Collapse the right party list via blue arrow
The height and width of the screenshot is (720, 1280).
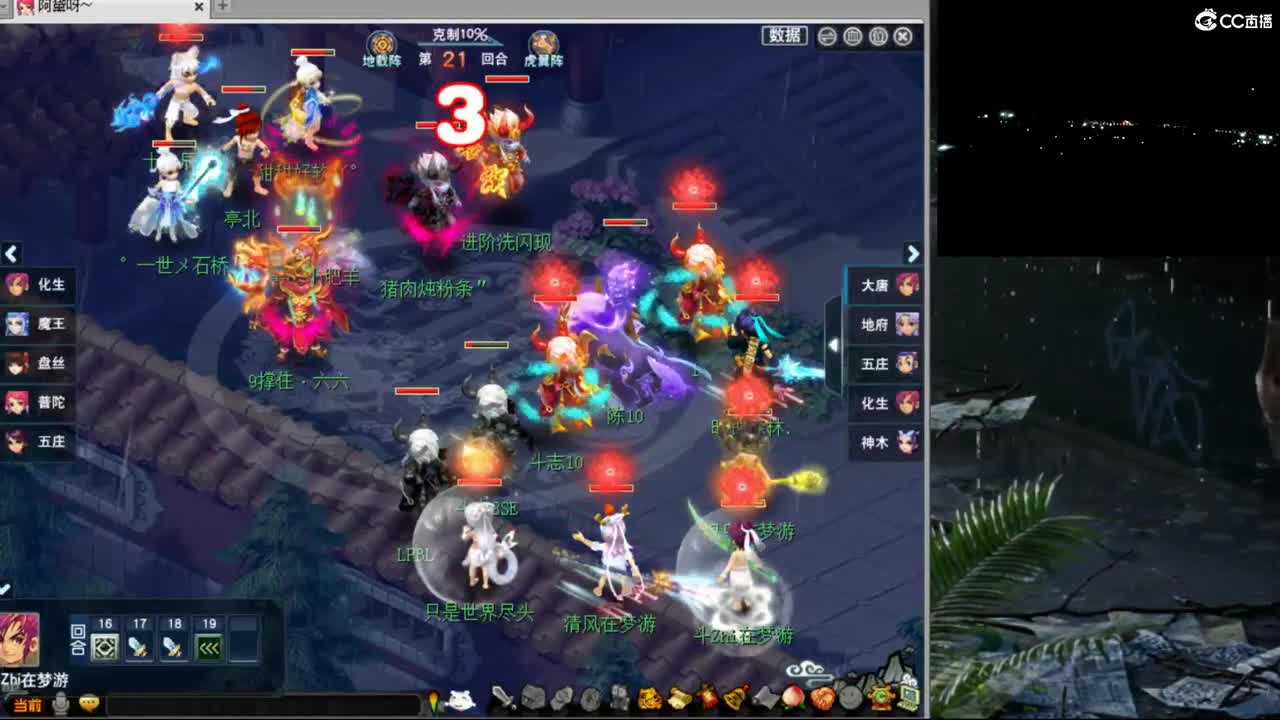point(833,345)
